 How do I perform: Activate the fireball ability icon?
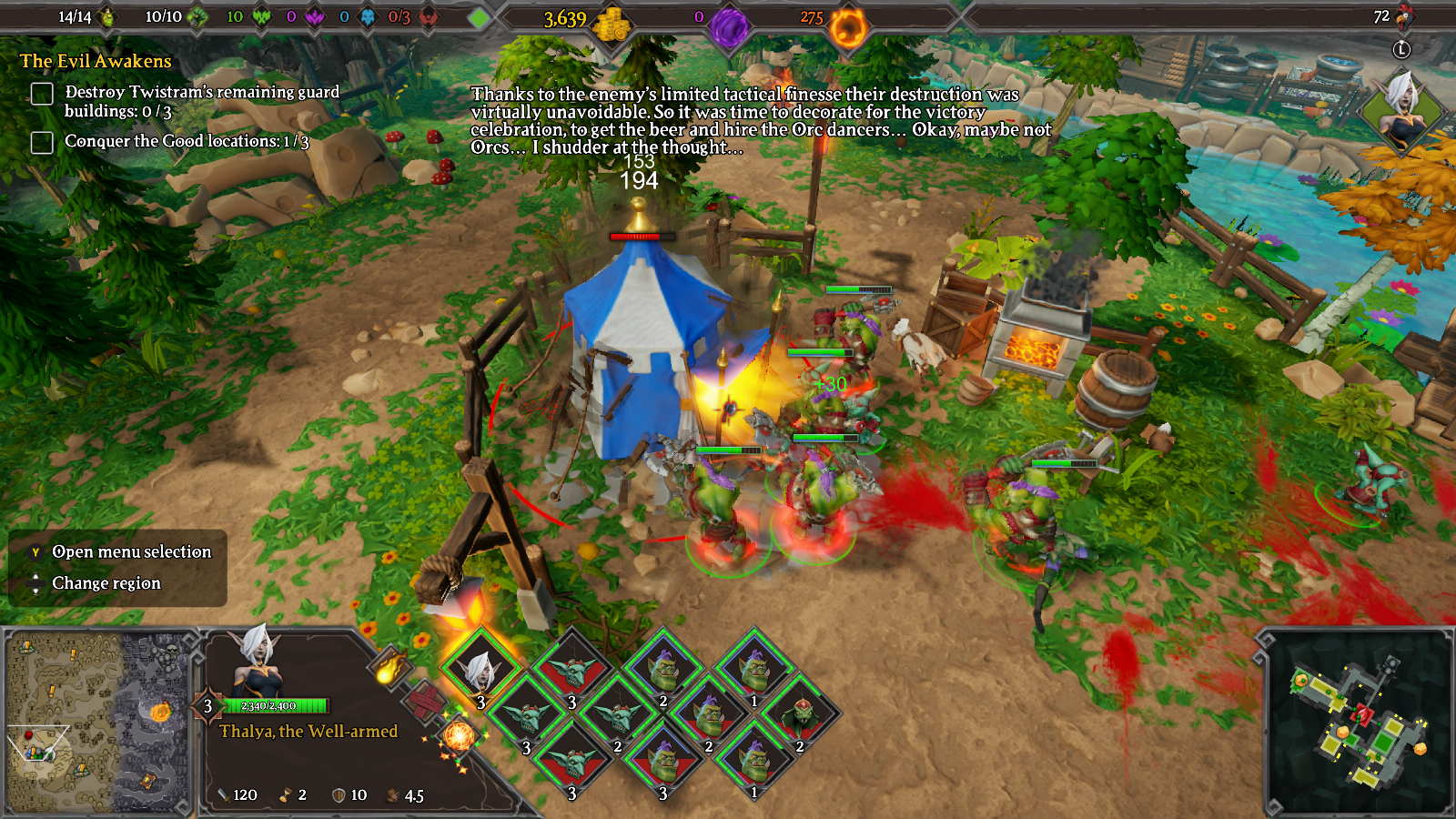(x=389, y=666)
